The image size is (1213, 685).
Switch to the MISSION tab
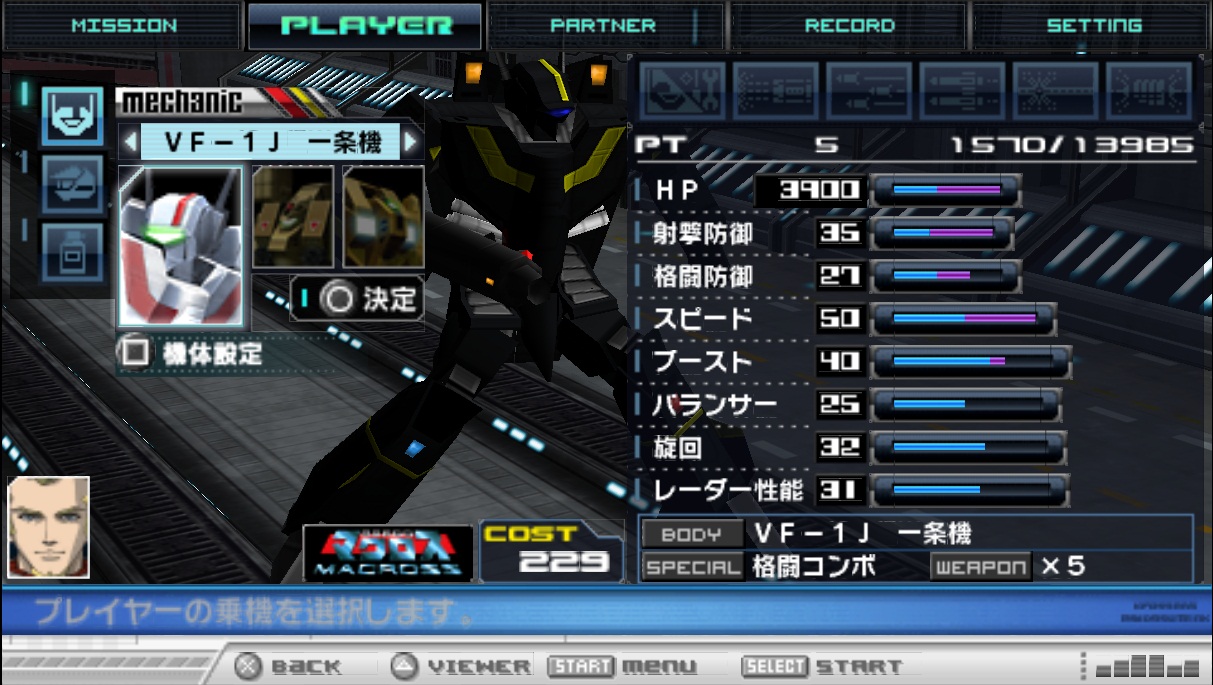pos(122,26)
